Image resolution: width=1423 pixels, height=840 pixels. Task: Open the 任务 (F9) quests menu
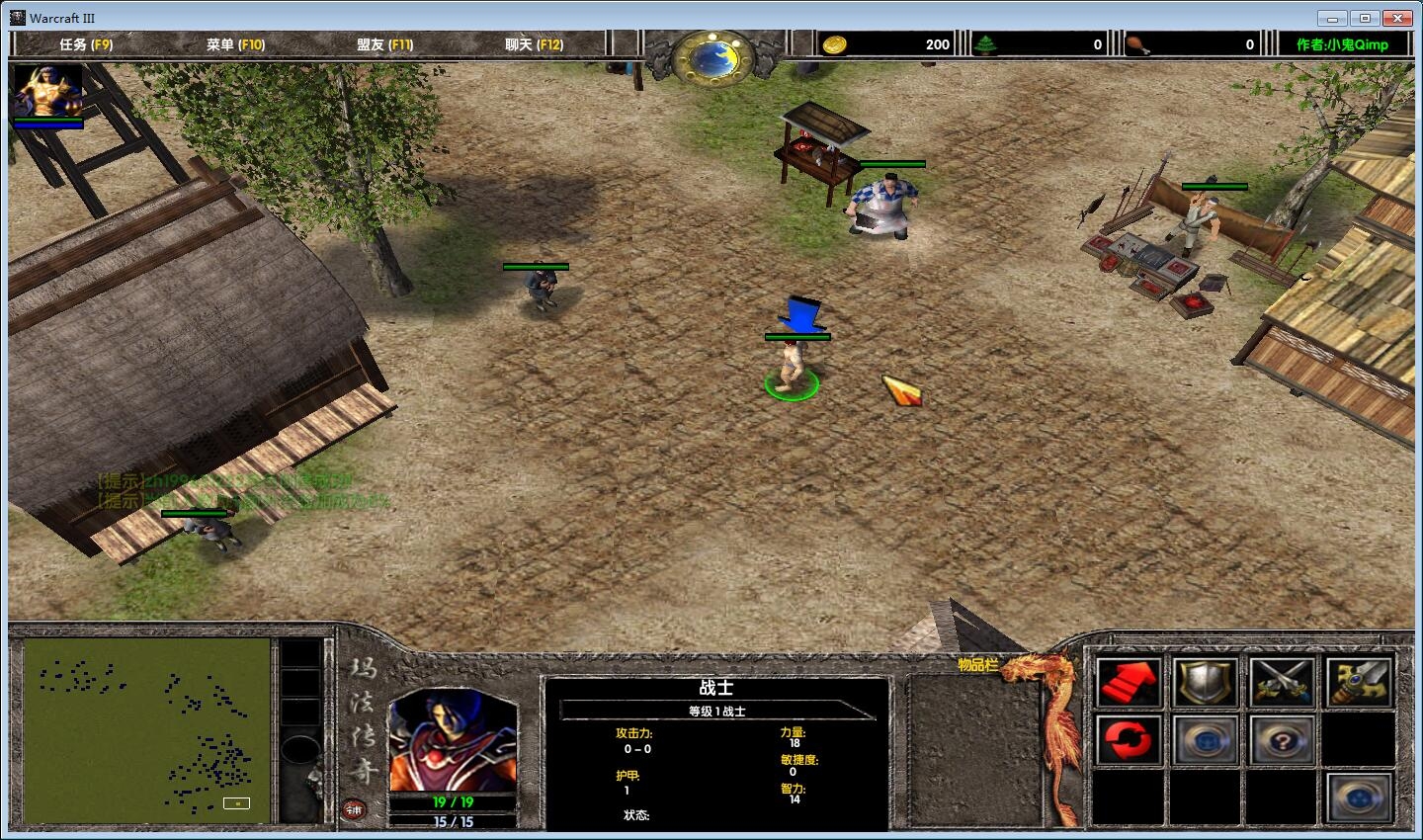coord(86,44)
